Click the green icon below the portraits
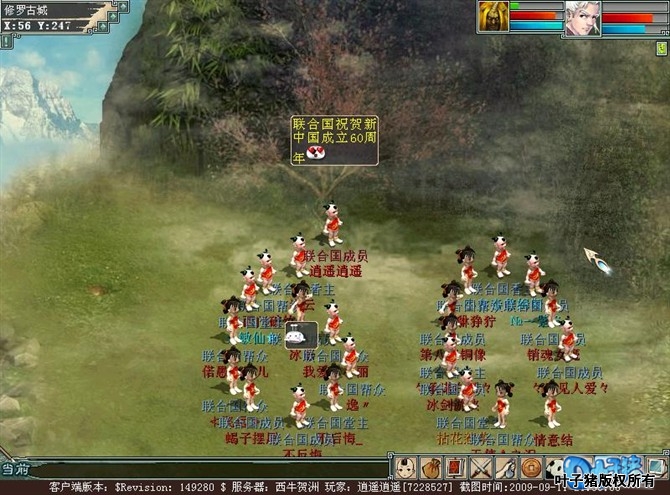 coord(662,47)
